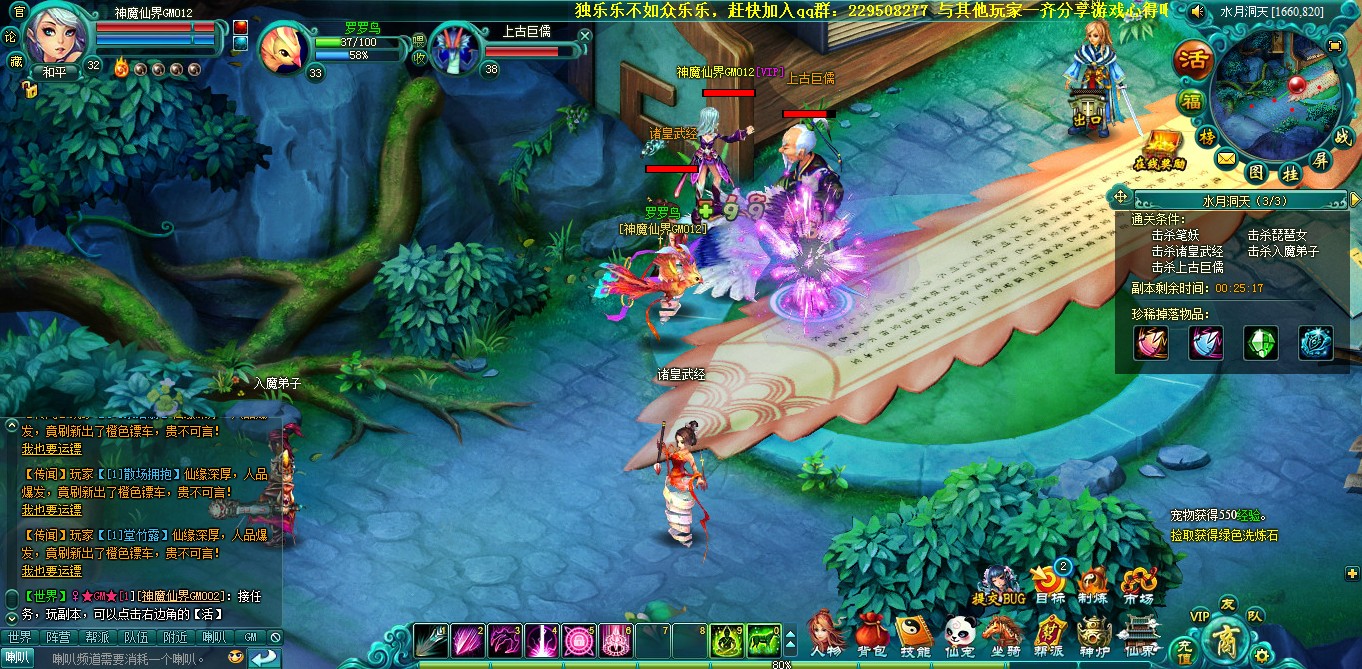Screen dimensions: 1362x669
Task: Toggle sound with the speaker icon
Action: tap(1196, 12)
